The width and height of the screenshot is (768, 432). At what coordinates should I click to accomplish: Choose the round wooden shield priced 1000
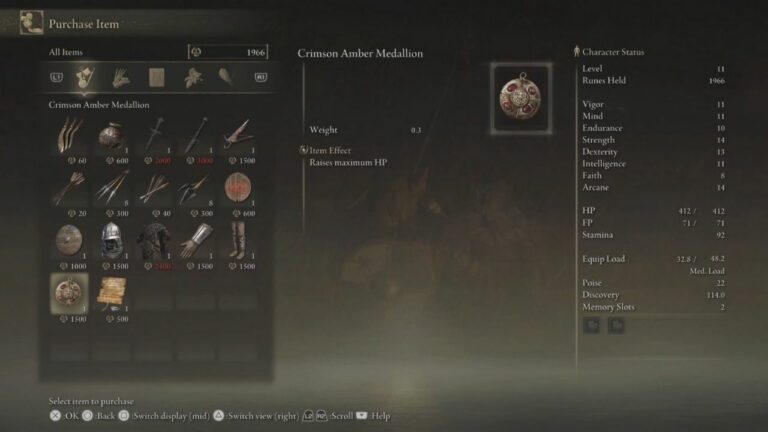point(69,240)
